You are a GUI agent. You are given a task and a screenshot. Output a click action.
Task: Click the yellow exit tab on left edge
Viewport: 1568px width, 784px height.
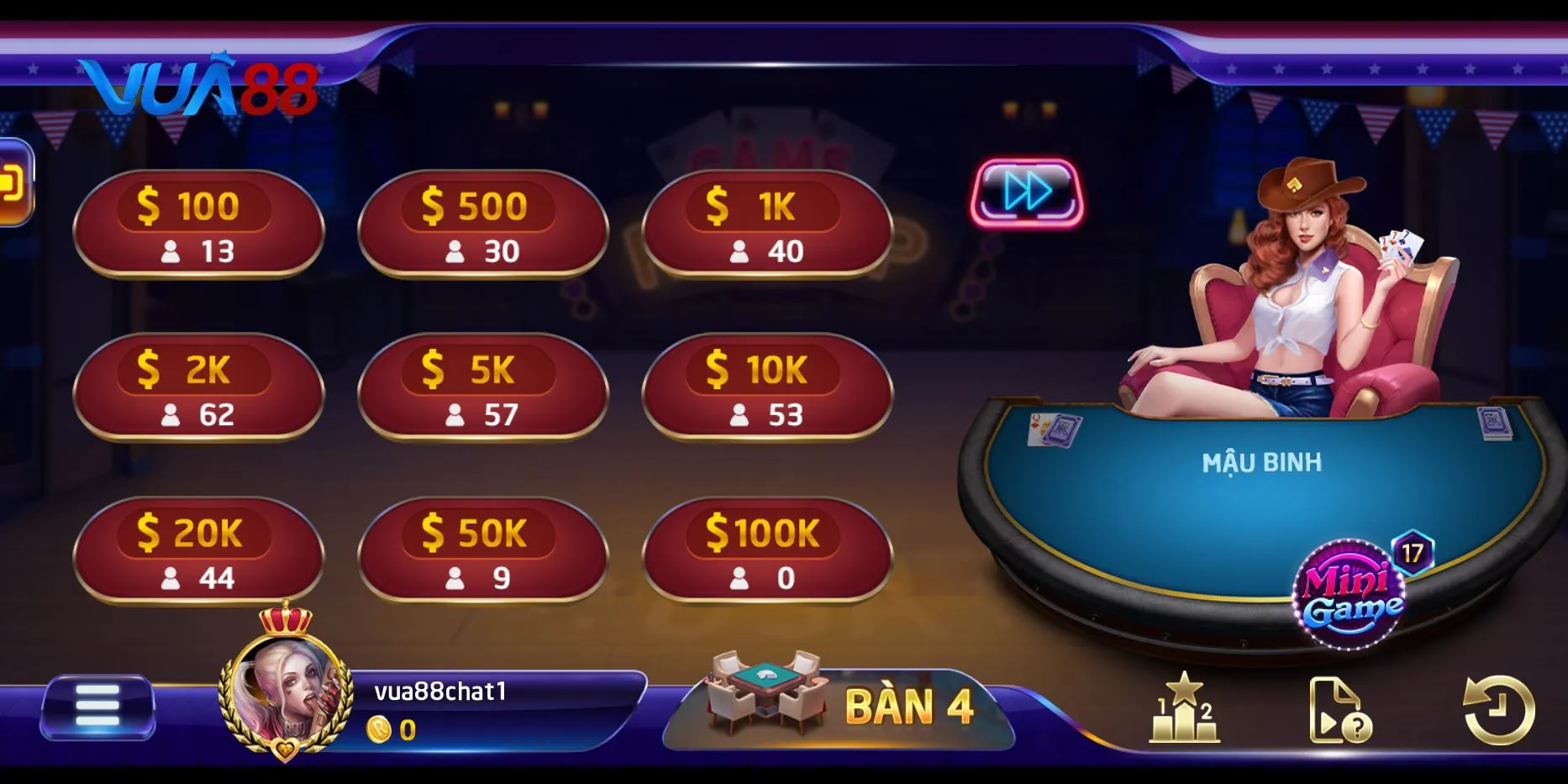pos(13,183)
